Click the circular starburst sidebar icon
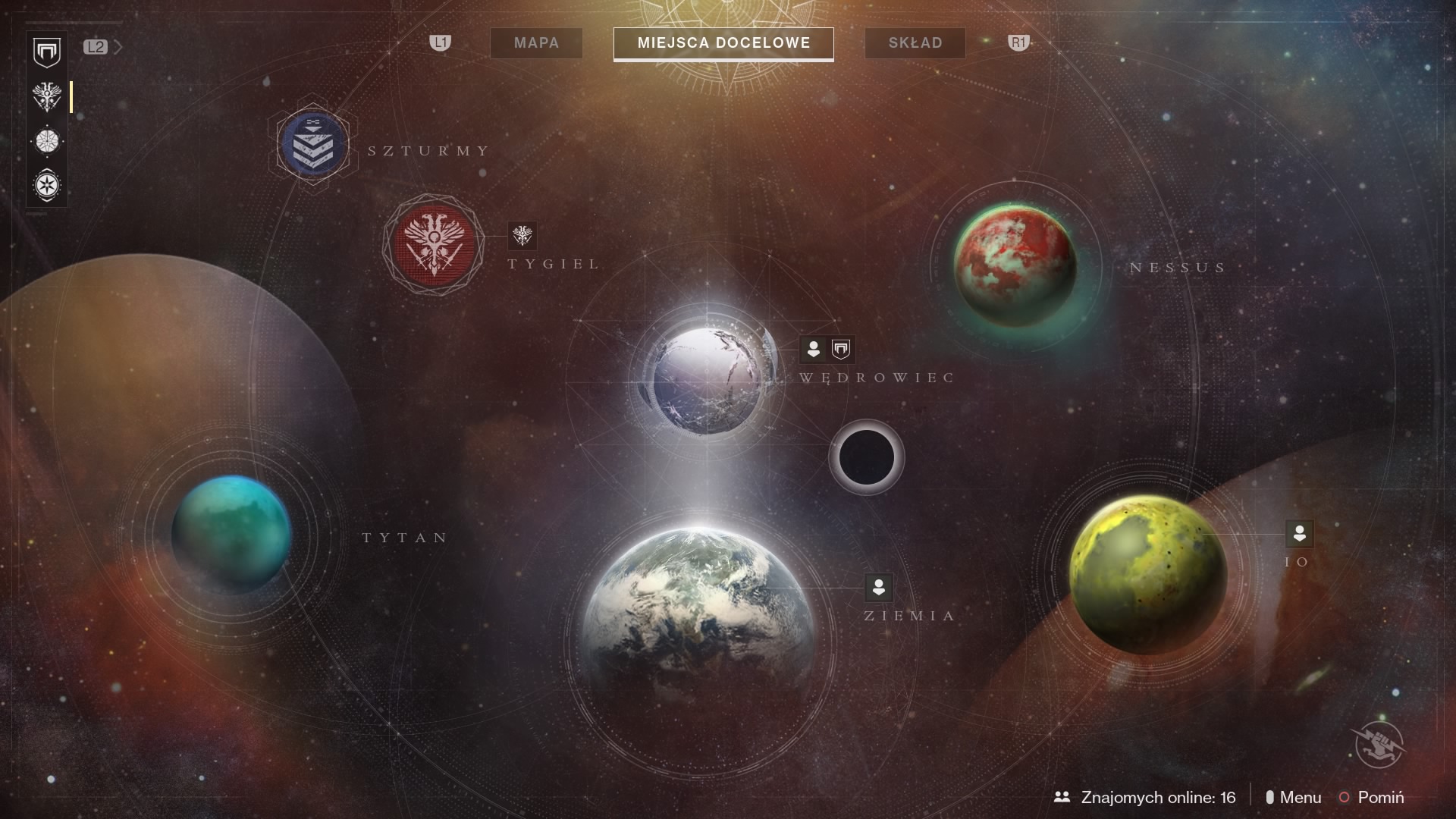1456x819 pixels. (x=47, y=141)
